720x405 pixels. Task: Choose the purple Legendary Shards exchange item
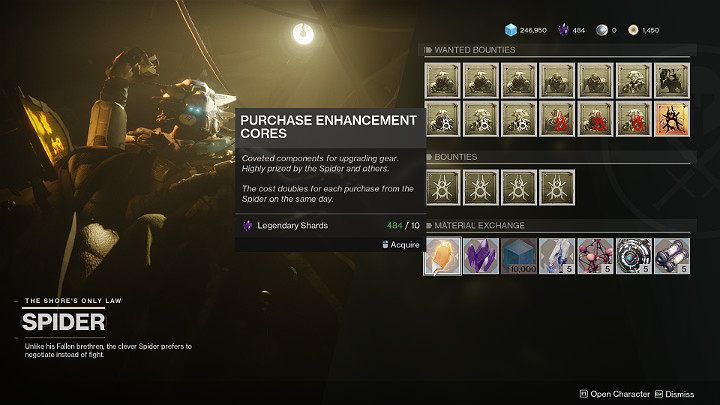[481, 255]
